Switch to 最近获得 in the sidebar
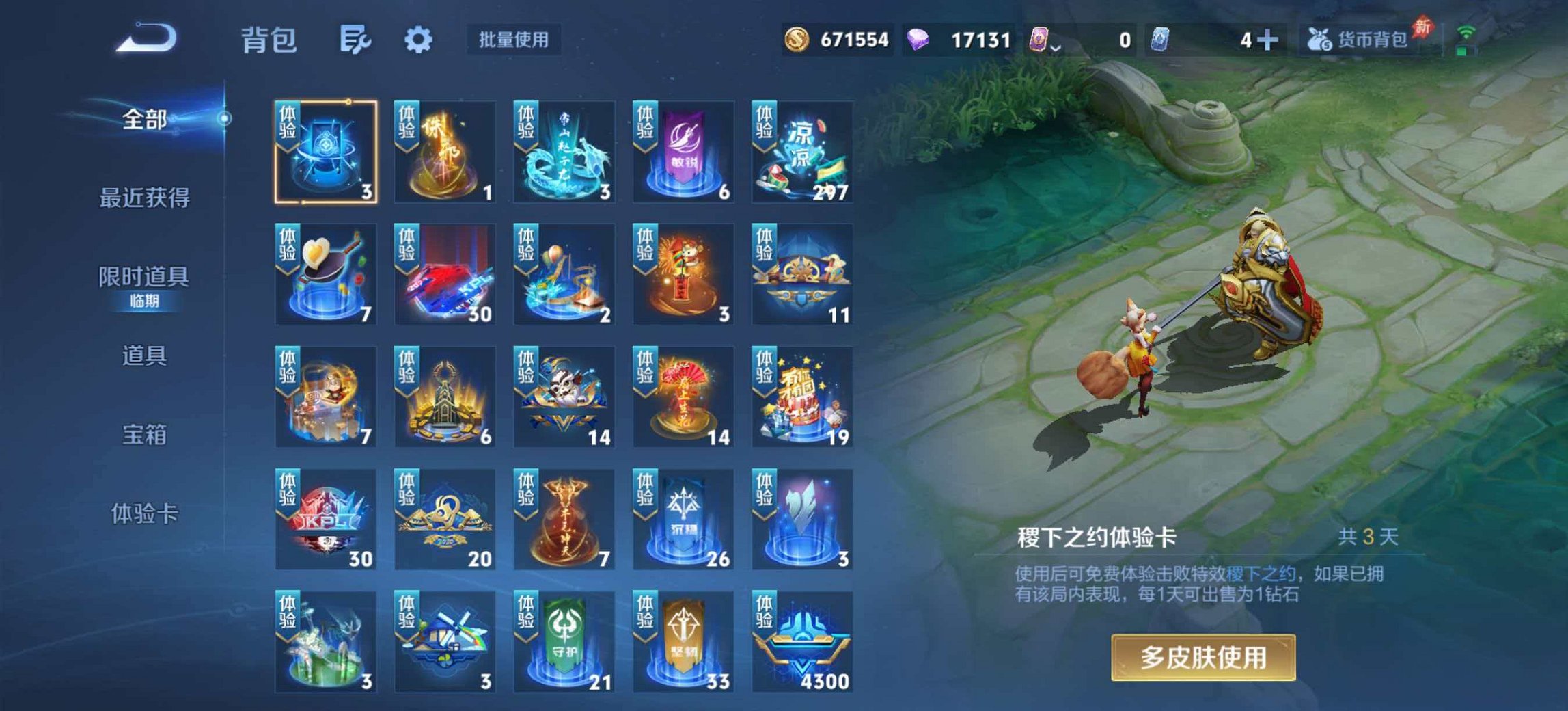 tap(144, 198)
